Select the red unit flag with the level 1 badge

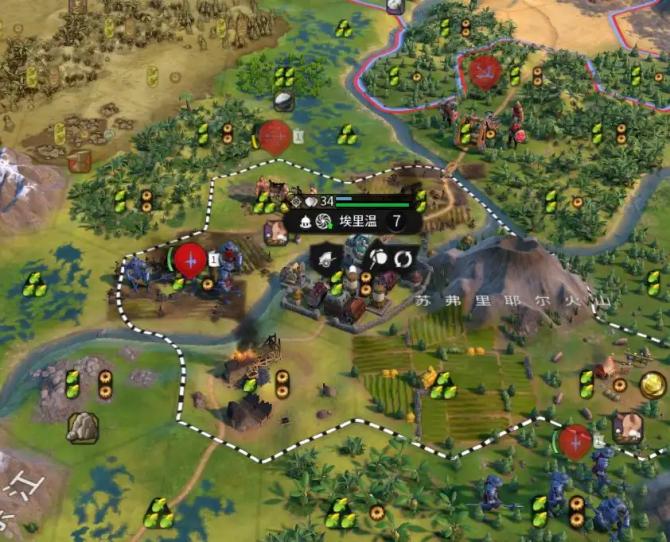pos(189,259)
